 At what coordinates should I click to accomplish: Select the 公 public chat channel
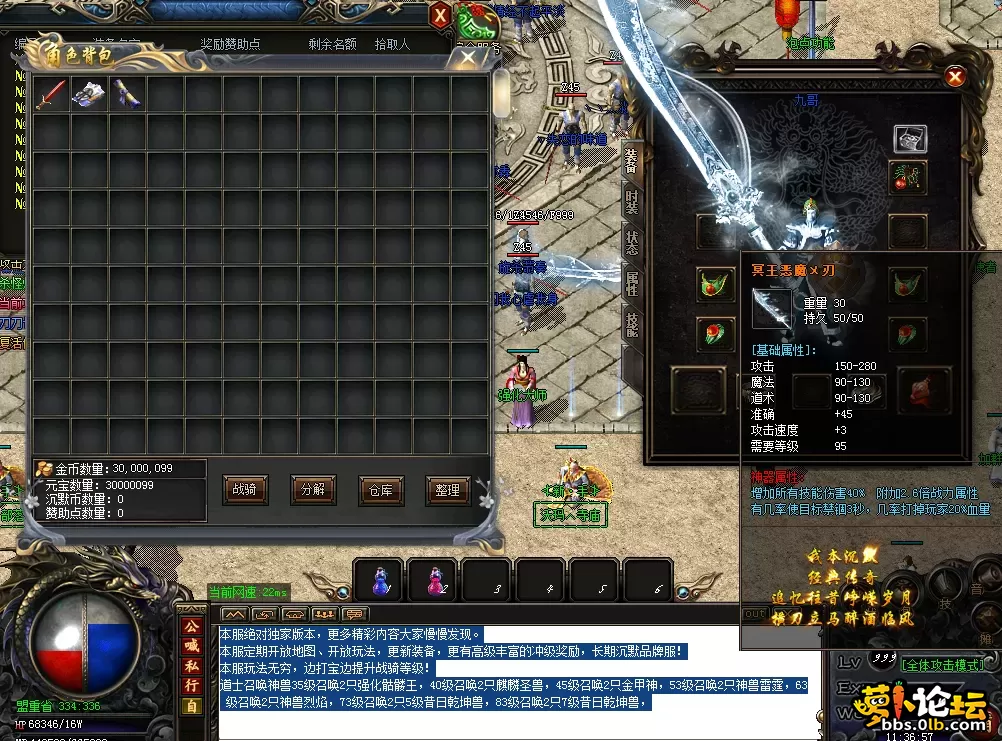[x=190, y=627]
